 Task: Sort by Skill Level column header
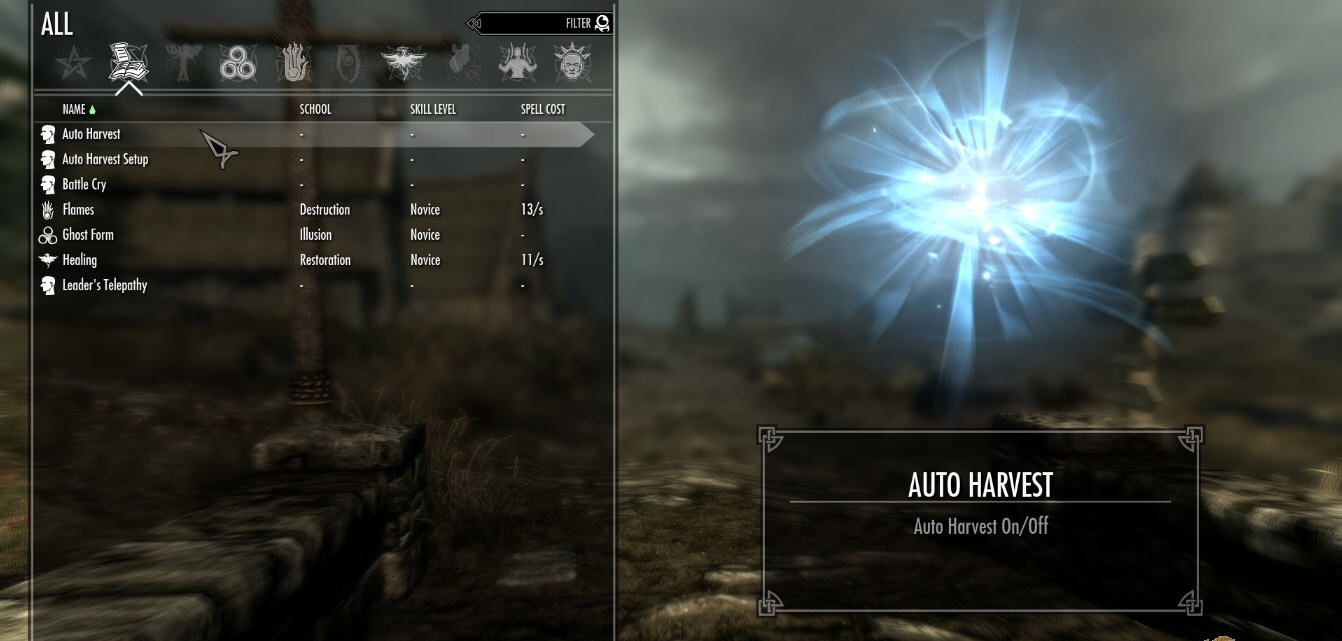433,109
